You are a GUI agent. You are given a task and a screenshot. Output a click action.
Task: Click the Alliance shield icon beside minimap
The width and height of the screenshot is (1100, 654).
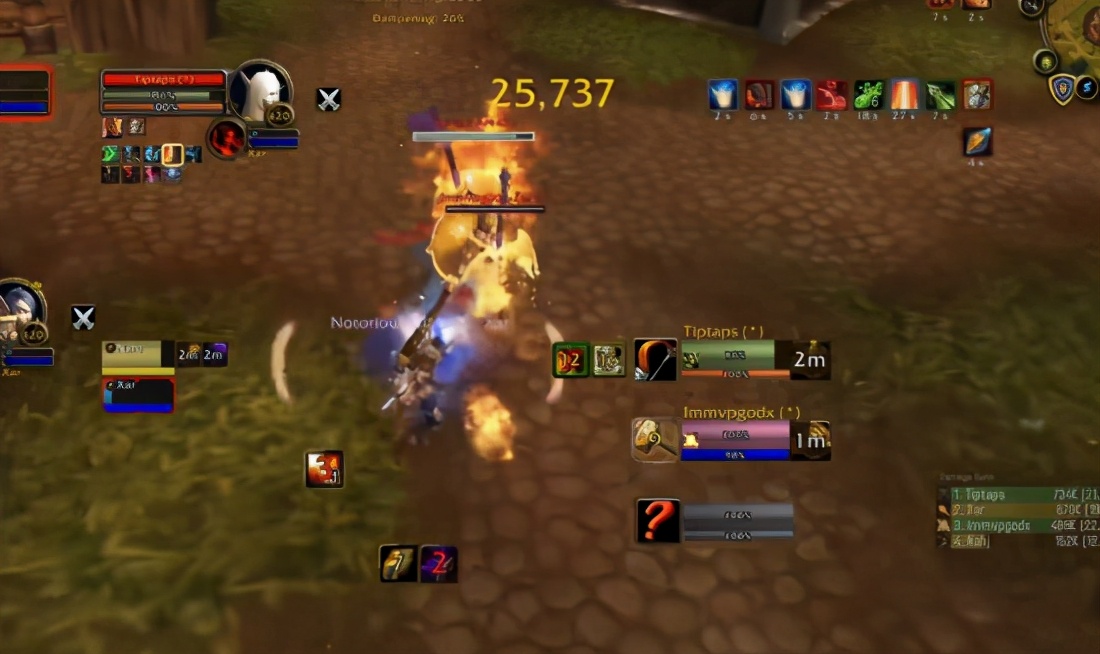tap(1061, 89)
